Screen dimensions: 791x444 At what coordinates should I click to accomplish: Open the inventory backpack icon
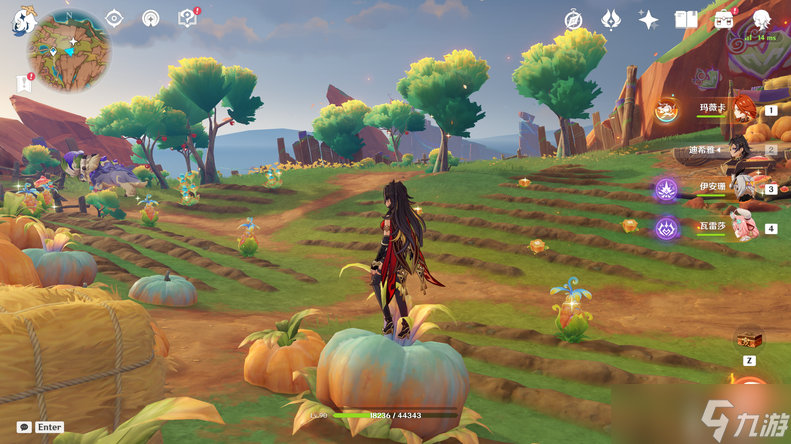724,20
